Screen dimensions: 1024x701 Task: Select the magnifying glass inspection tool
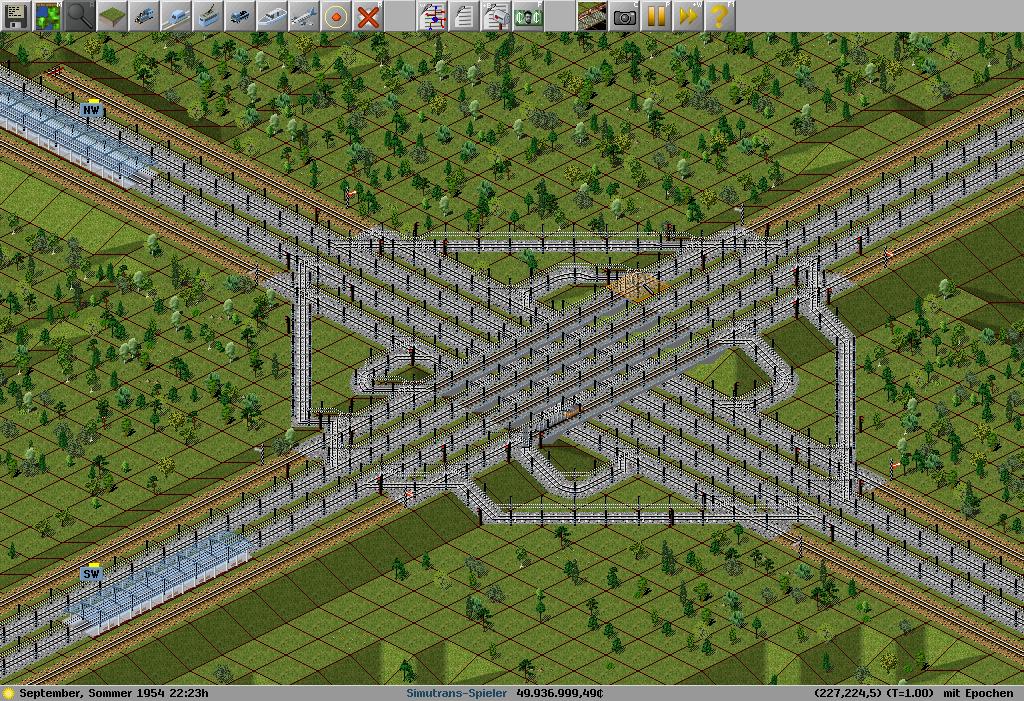79,15
